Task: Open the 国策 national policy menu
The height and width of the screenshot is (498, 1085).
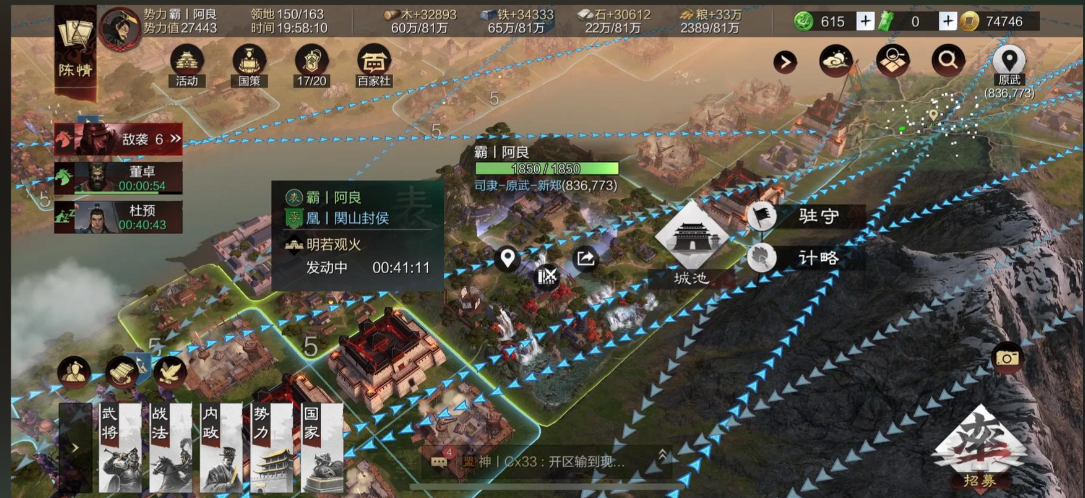Action: (248, 64)
